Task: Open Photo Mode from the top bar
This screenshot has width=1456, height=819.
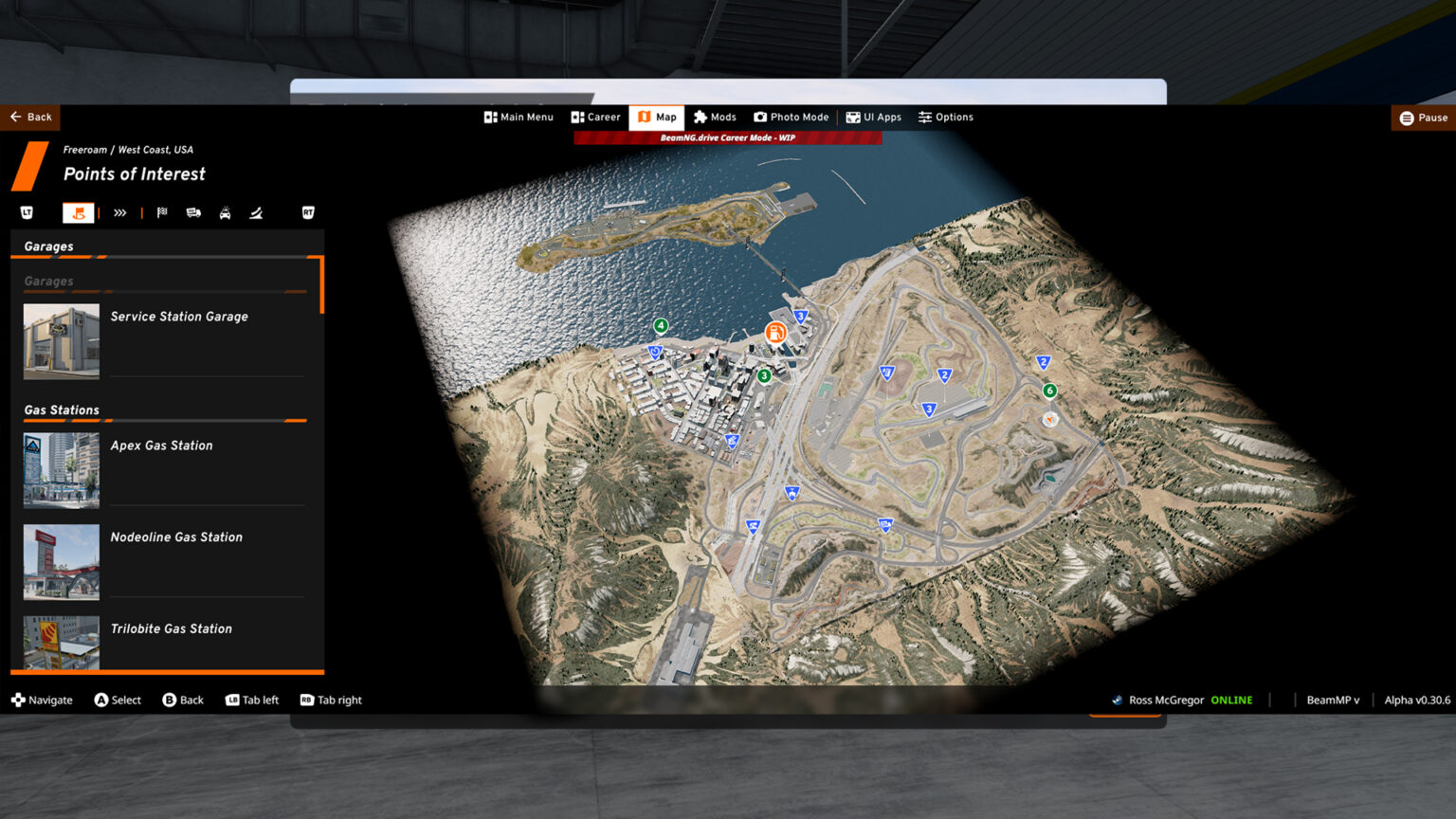Action: click(792, 117)
